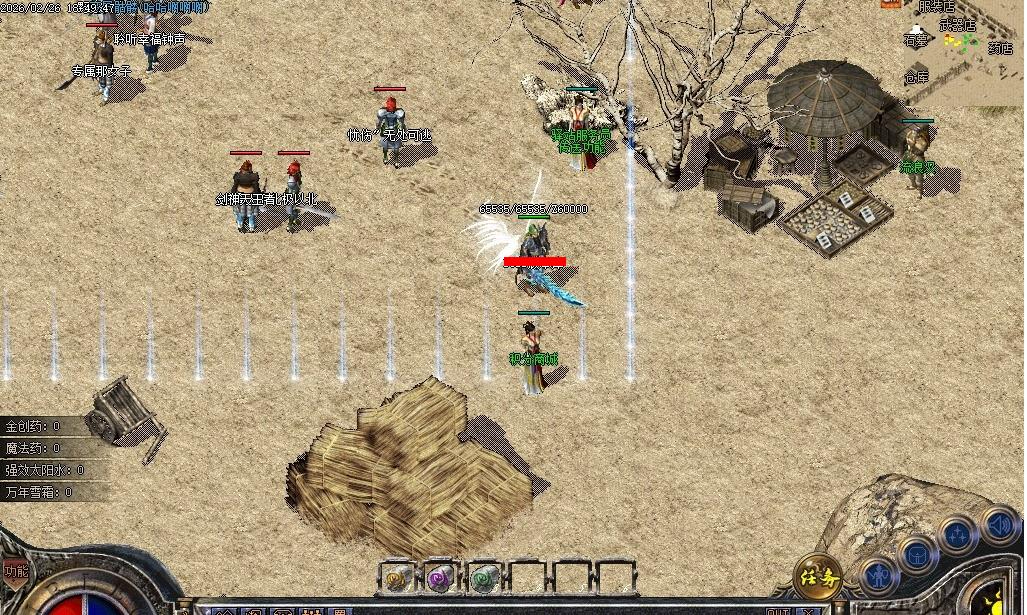Toggle the sound speaker button
The width and height of the screenshot is (1027, 615).
(x=998, y=523)
